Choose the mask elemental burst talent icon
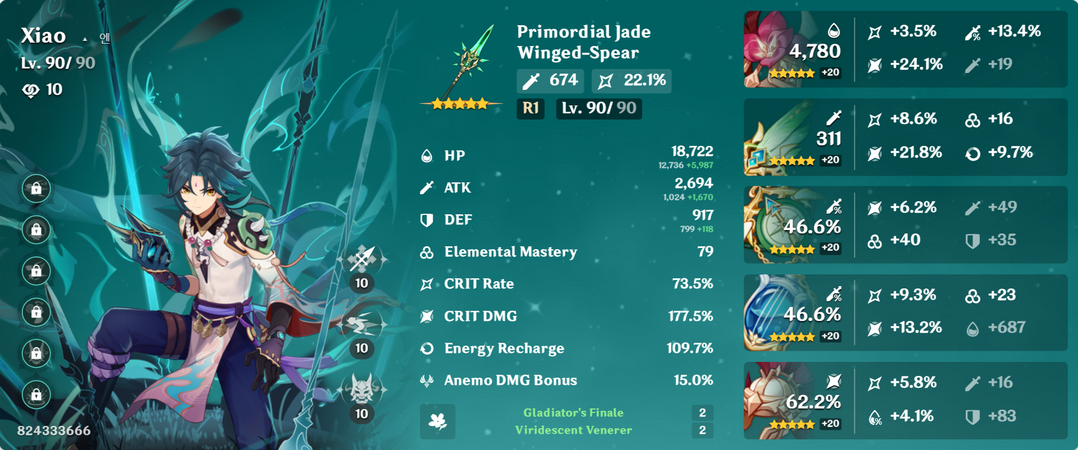This screenshot has height=450, width=1078. click(362, 388)
